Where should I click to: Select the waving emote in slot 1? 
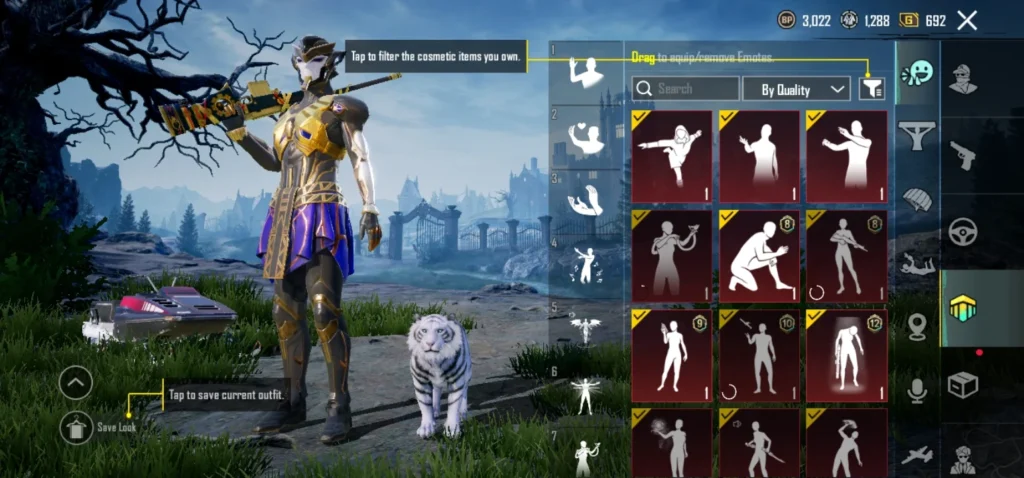(586, 73)
